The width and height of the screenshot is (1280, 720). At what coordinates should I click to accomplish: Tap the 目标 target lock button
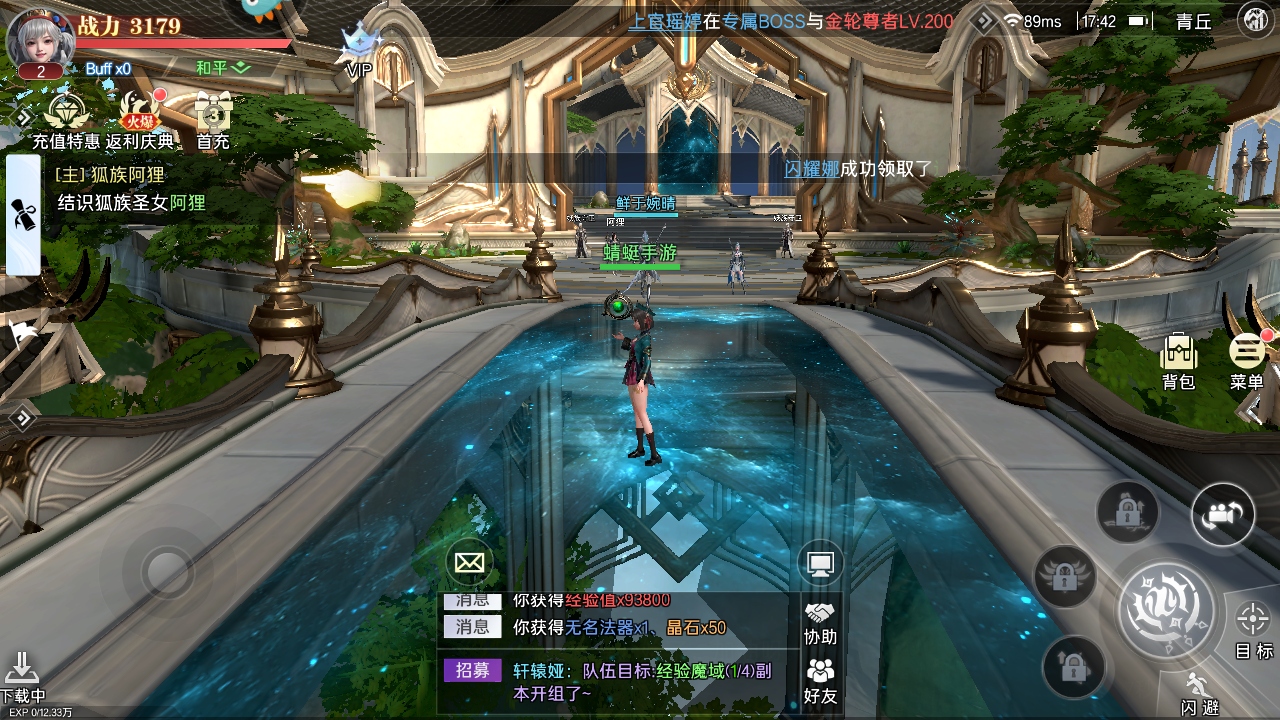[1253, 629]
